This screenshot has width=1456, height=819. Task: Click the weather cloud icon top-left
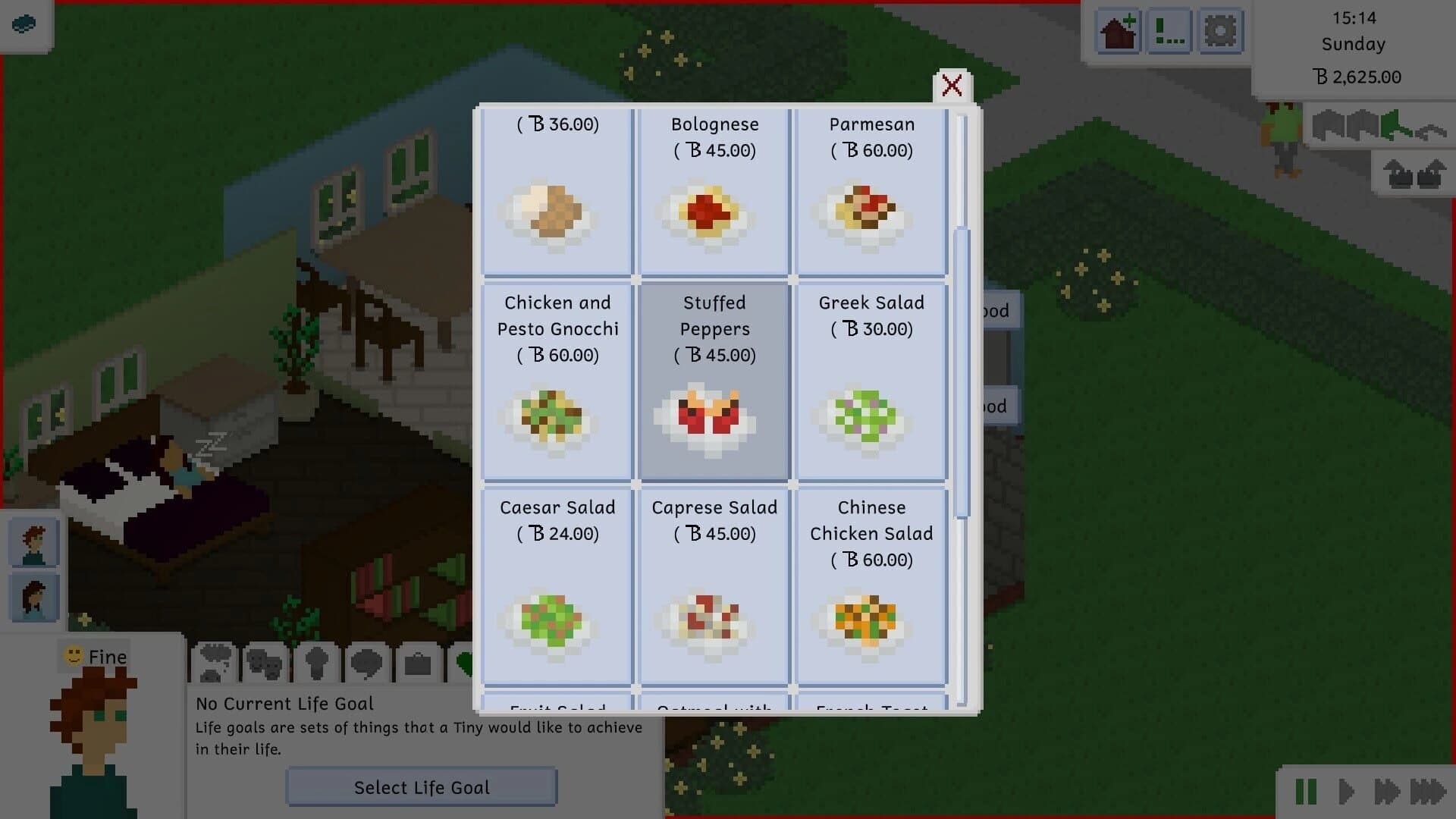(x=23, y=24)
